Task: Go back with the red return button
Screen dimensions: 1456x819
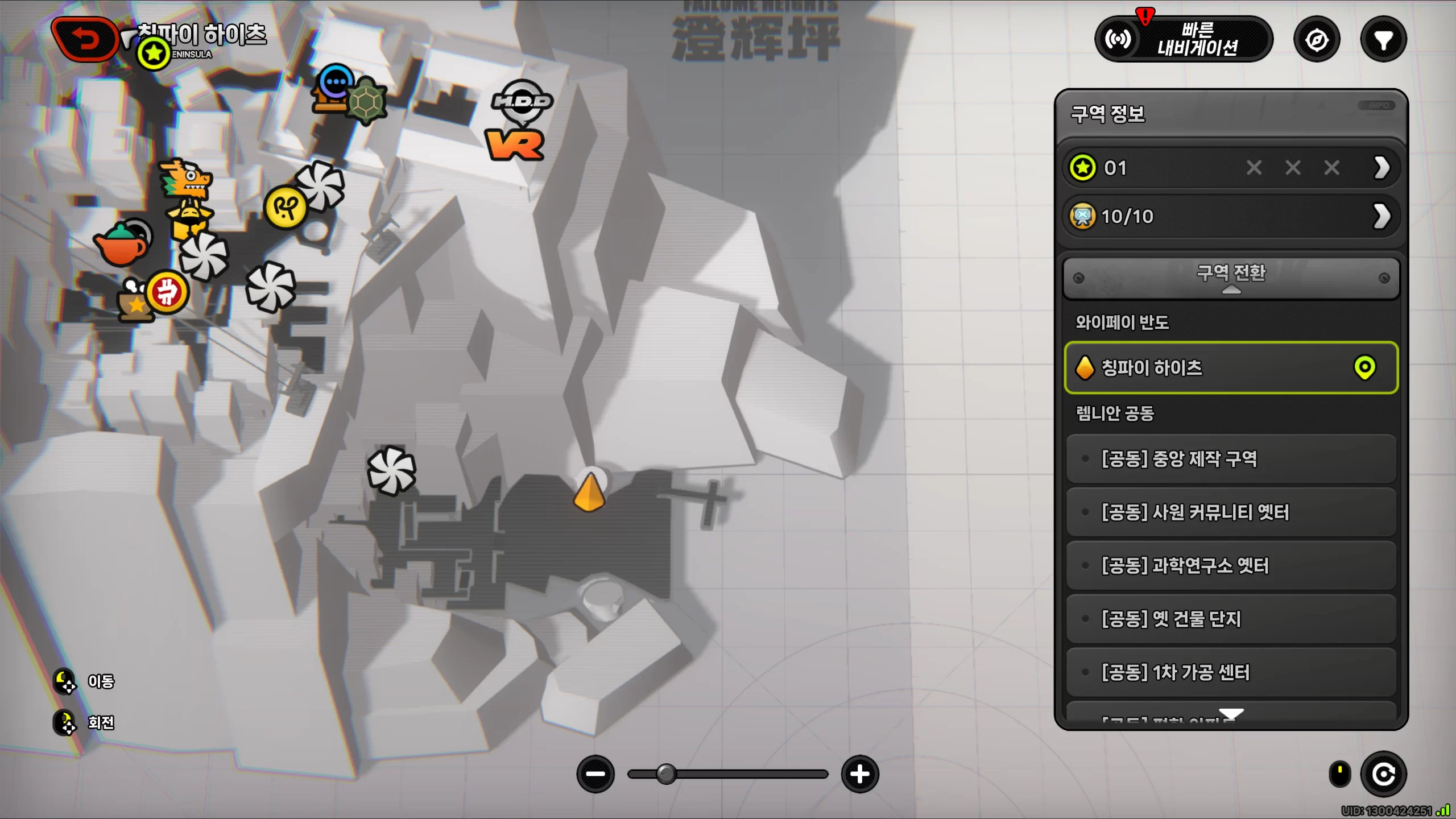Action: [85, 40]
